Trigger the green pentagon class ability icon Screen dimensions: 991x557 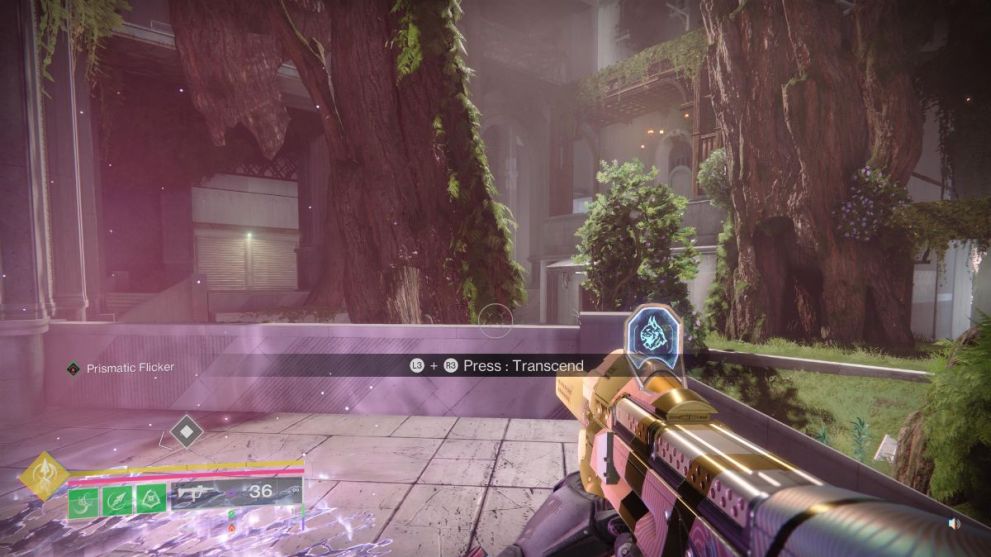pyautogui.click(x=151, y=496)
